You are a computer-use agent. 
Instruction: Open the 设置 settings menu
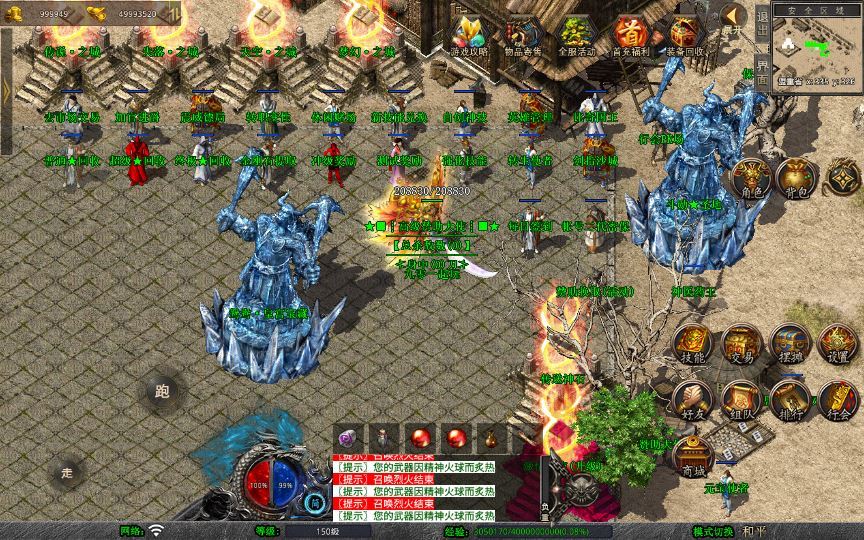pos(838,344)
